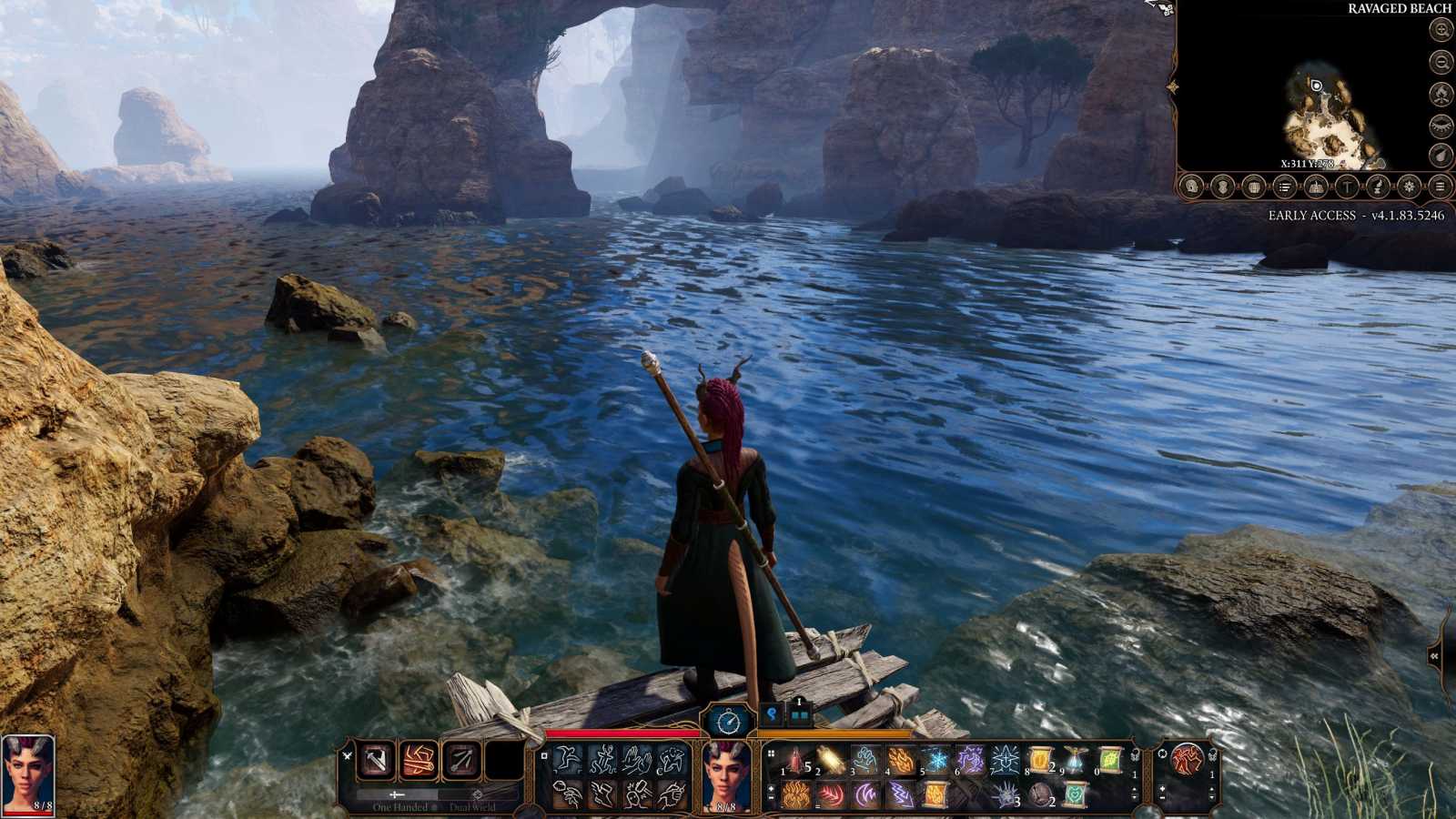Open the hamburger game menu button
This screenshot has height=819, width=1456.
click(x=1440, y=187)
